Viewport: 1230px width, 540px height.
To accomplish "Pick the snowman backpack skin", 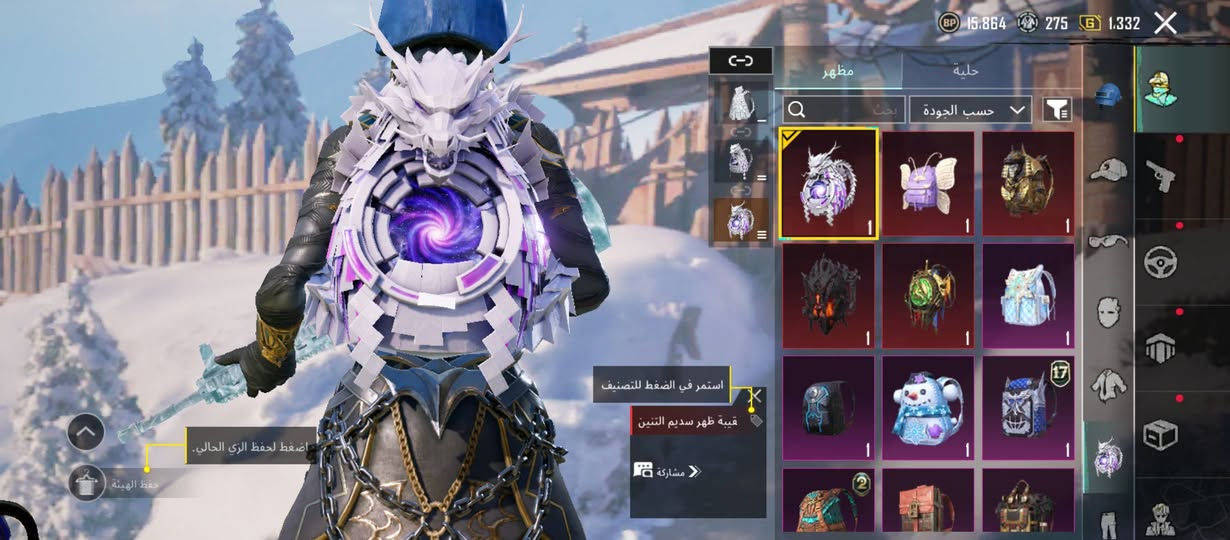I will click(928, 408).
